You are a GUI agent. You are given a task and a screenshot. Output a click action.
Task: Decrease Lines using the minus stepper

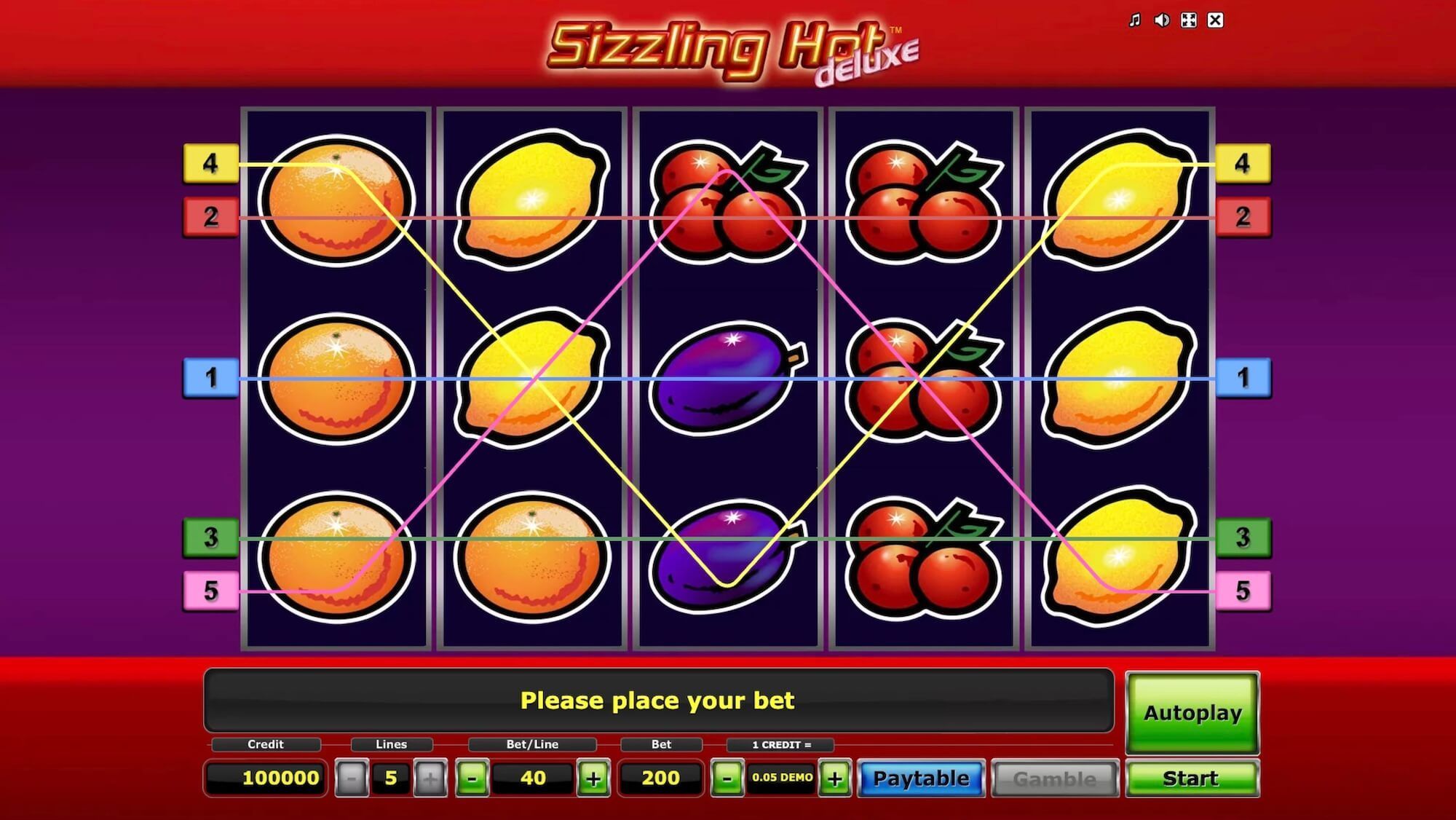point(353,778)
